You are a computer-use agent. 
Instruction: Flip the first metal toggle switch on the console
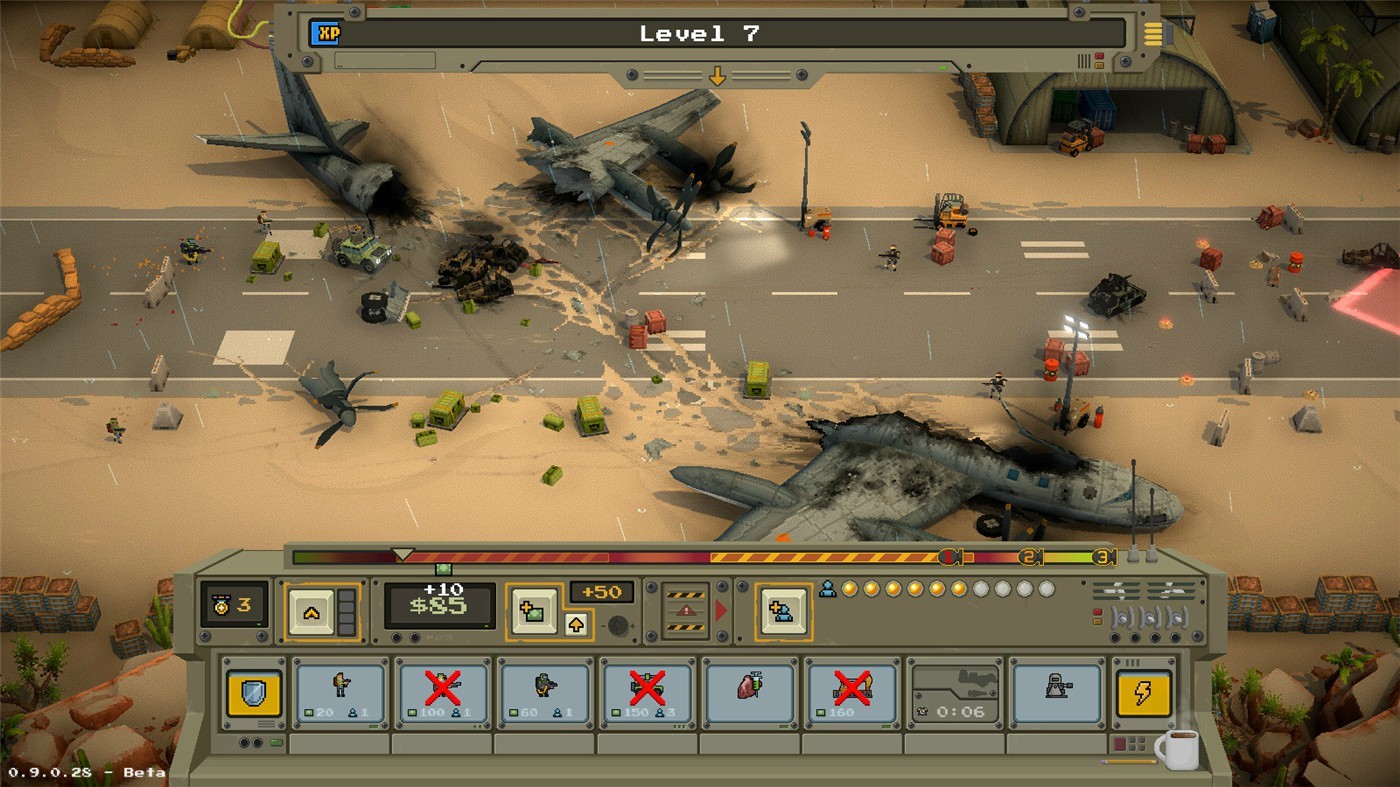[1122, 618]
